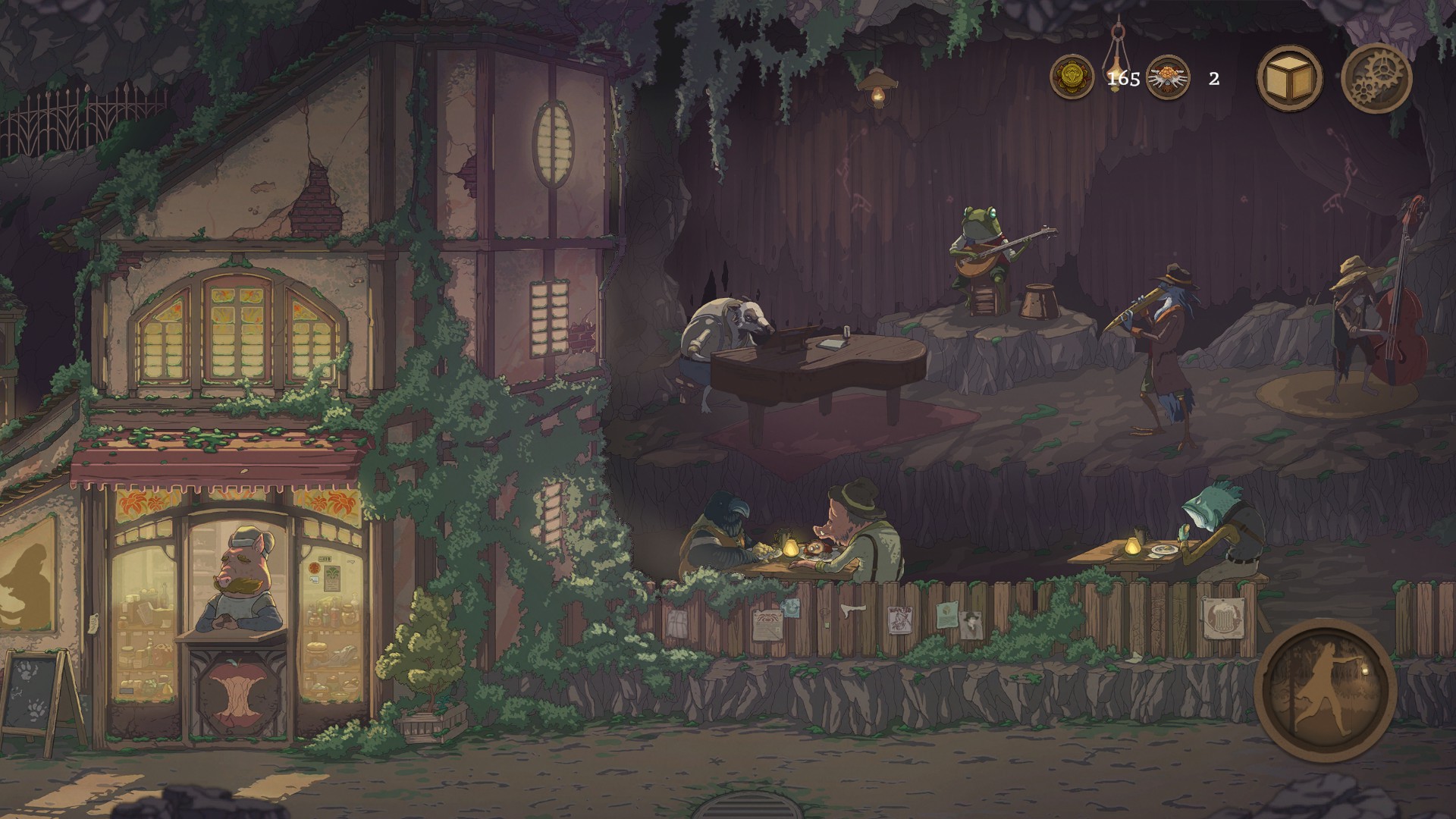Click the gold coin currency icon
The image size is (1456, 819).
(x=1072, y=78)
